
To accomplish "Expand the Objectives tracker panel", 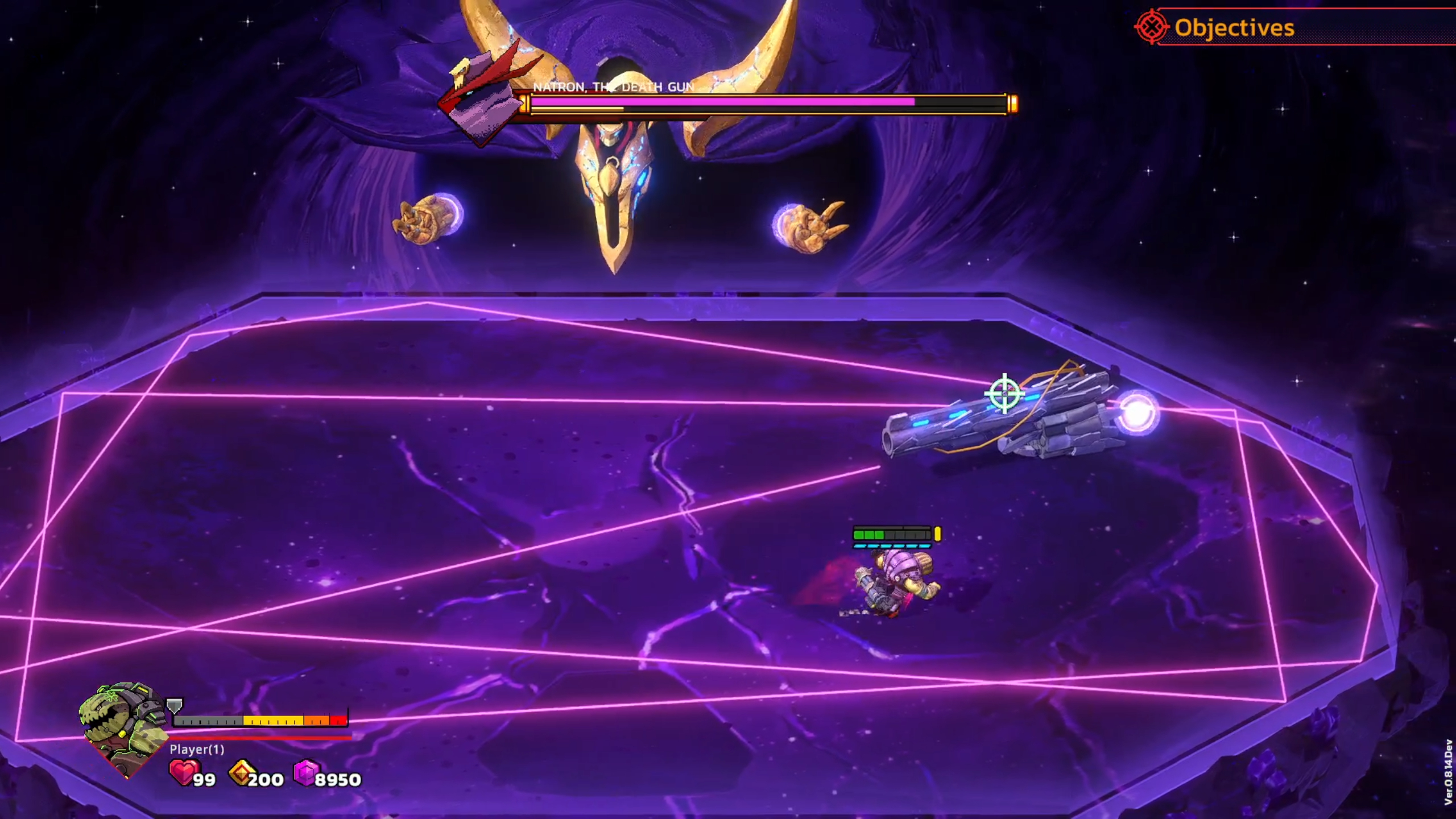I will [1233, 27].
